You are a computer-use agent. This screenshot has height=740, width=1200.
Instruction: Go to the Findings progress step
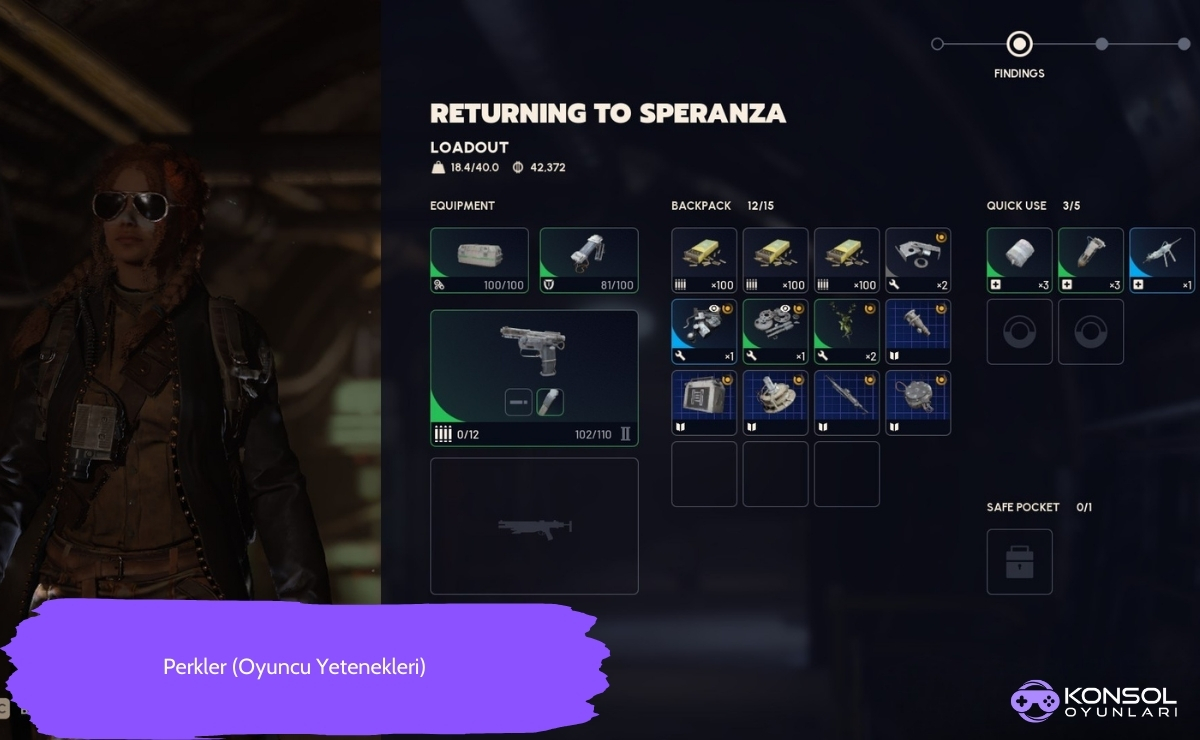1019,44
